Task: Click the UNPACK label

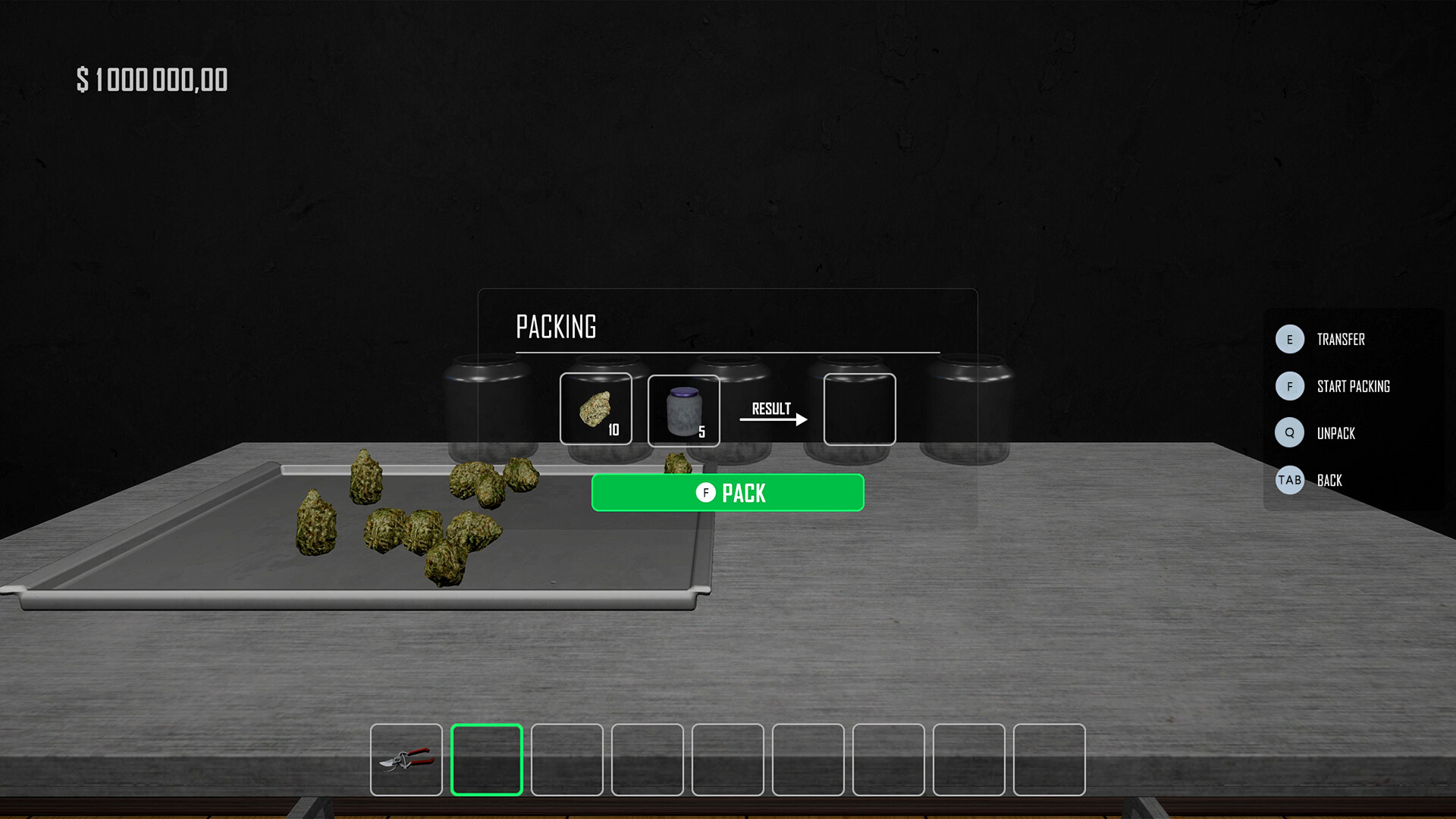Action: (x=1338, y=433)
